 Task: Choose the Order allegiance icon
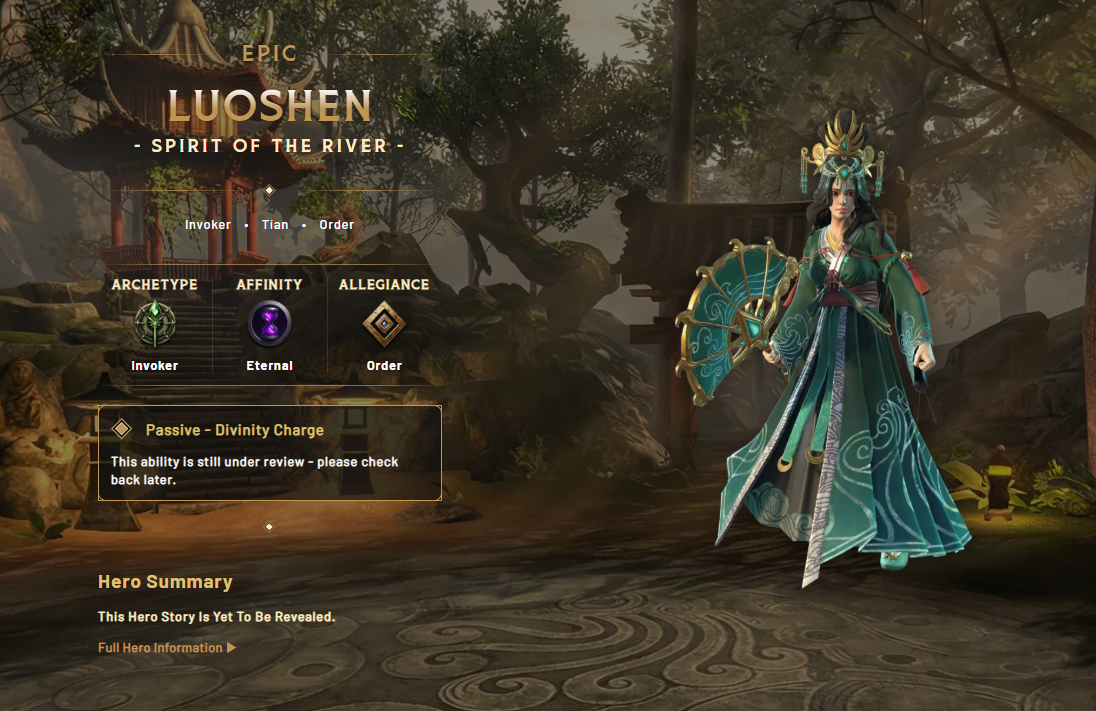[x=384, y=324]
